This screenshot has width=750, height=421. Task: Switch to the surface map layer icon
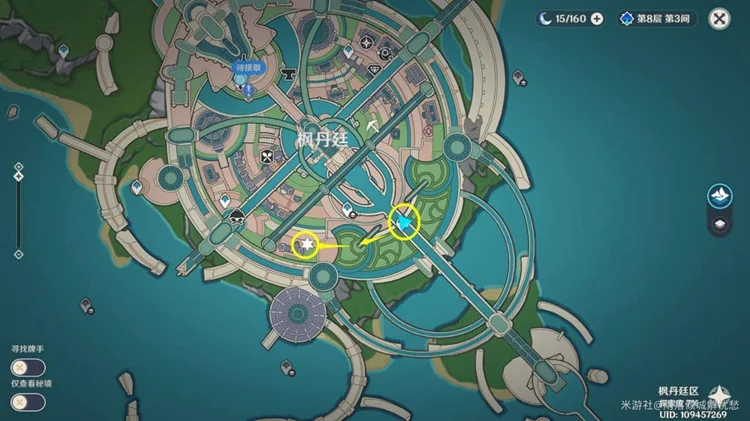718,194
